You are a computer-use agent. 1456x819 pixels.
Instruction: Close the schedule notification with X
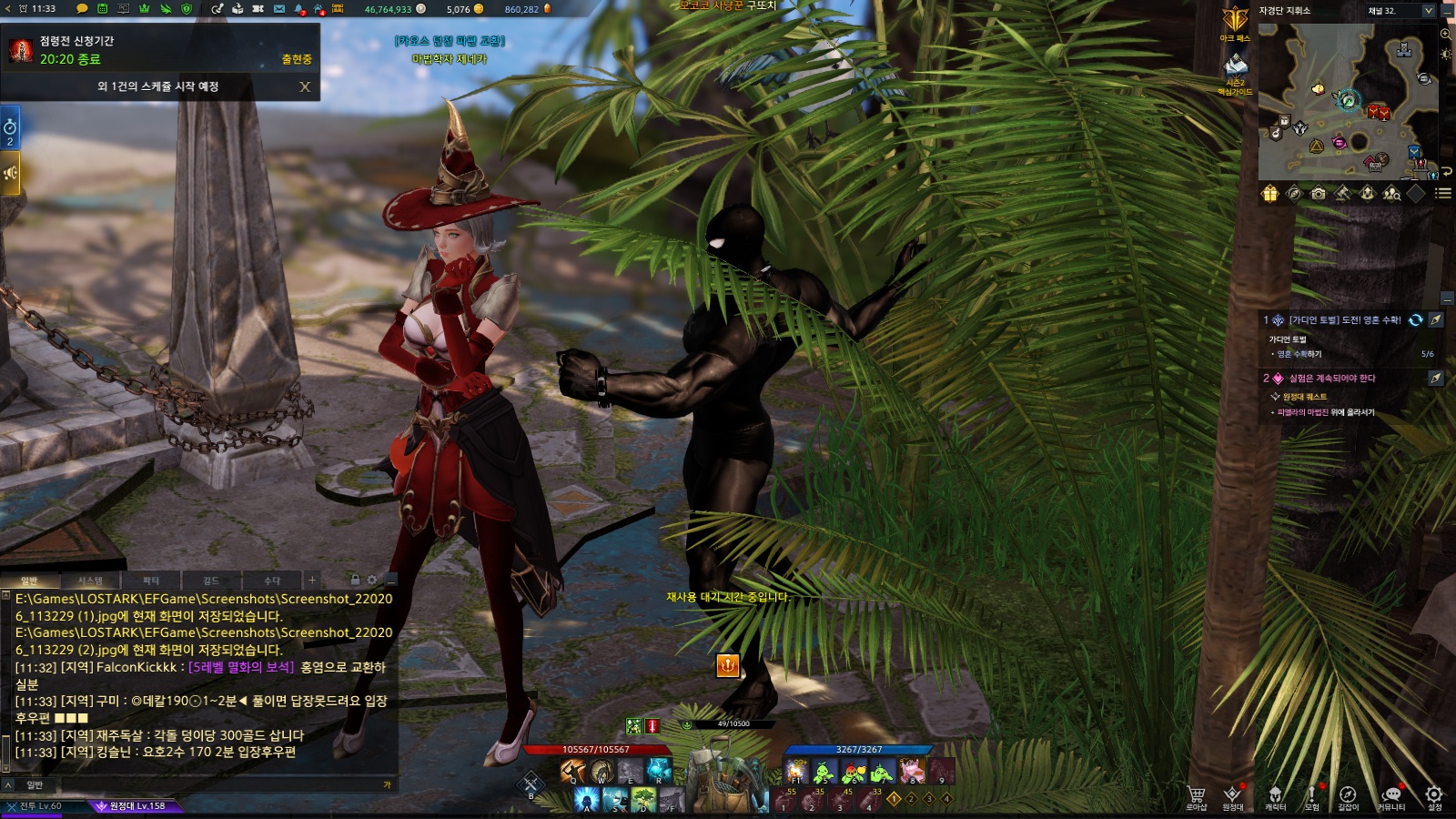coord(305,86)
